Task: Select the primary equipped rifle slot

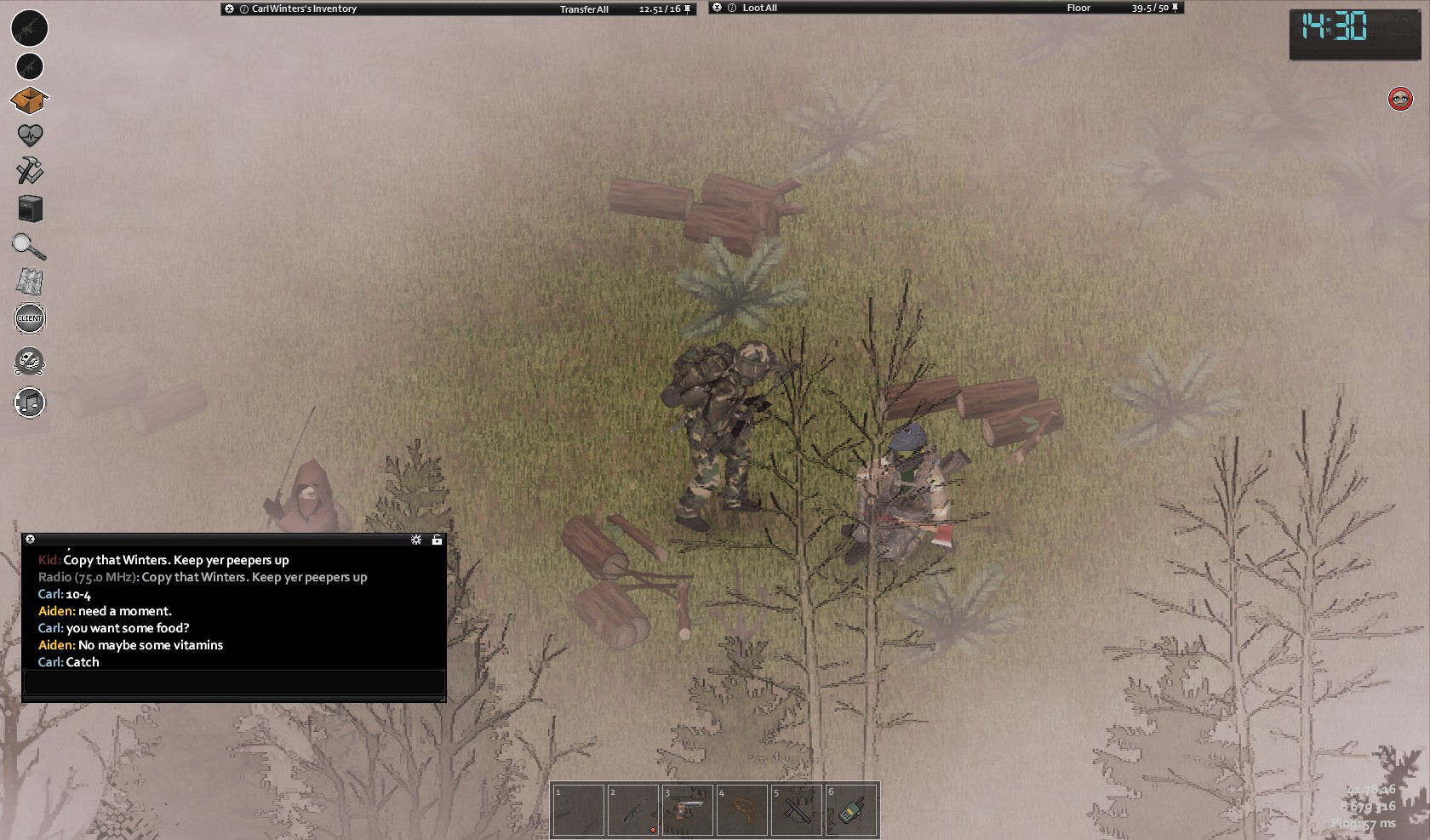Action: tap(29, 28)
